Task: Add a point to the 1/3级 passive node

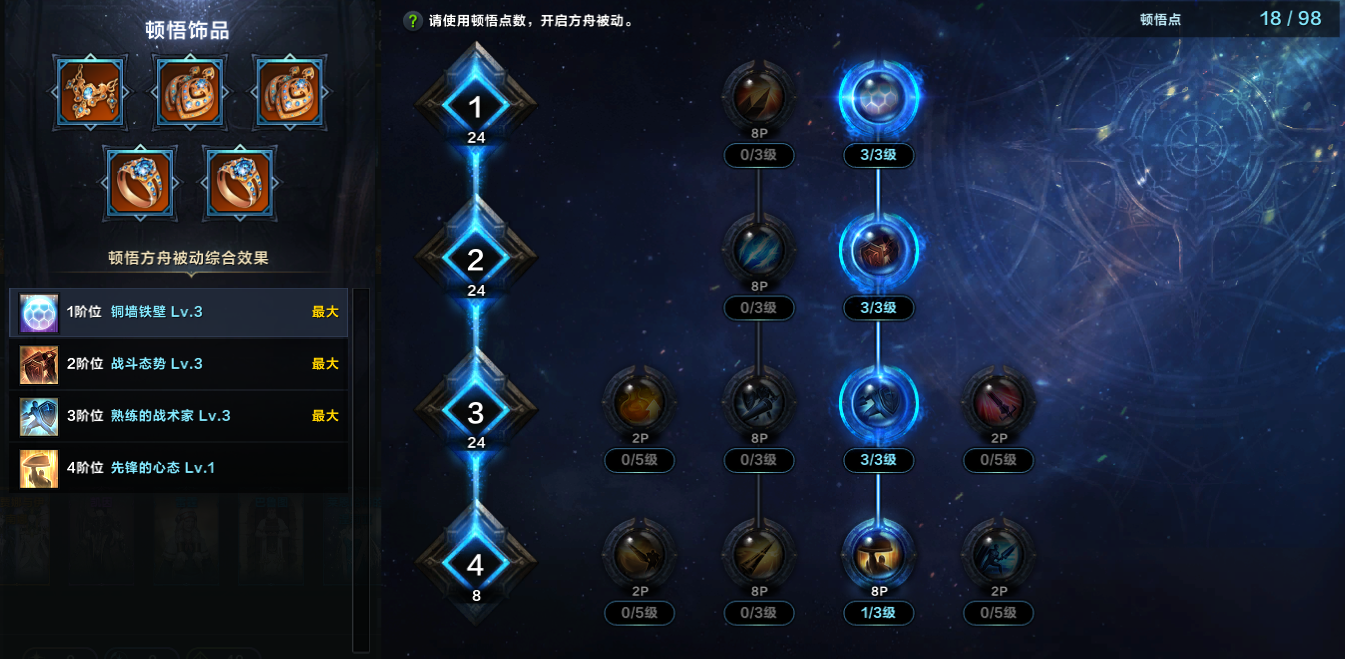Action: [x=878, y=554]
